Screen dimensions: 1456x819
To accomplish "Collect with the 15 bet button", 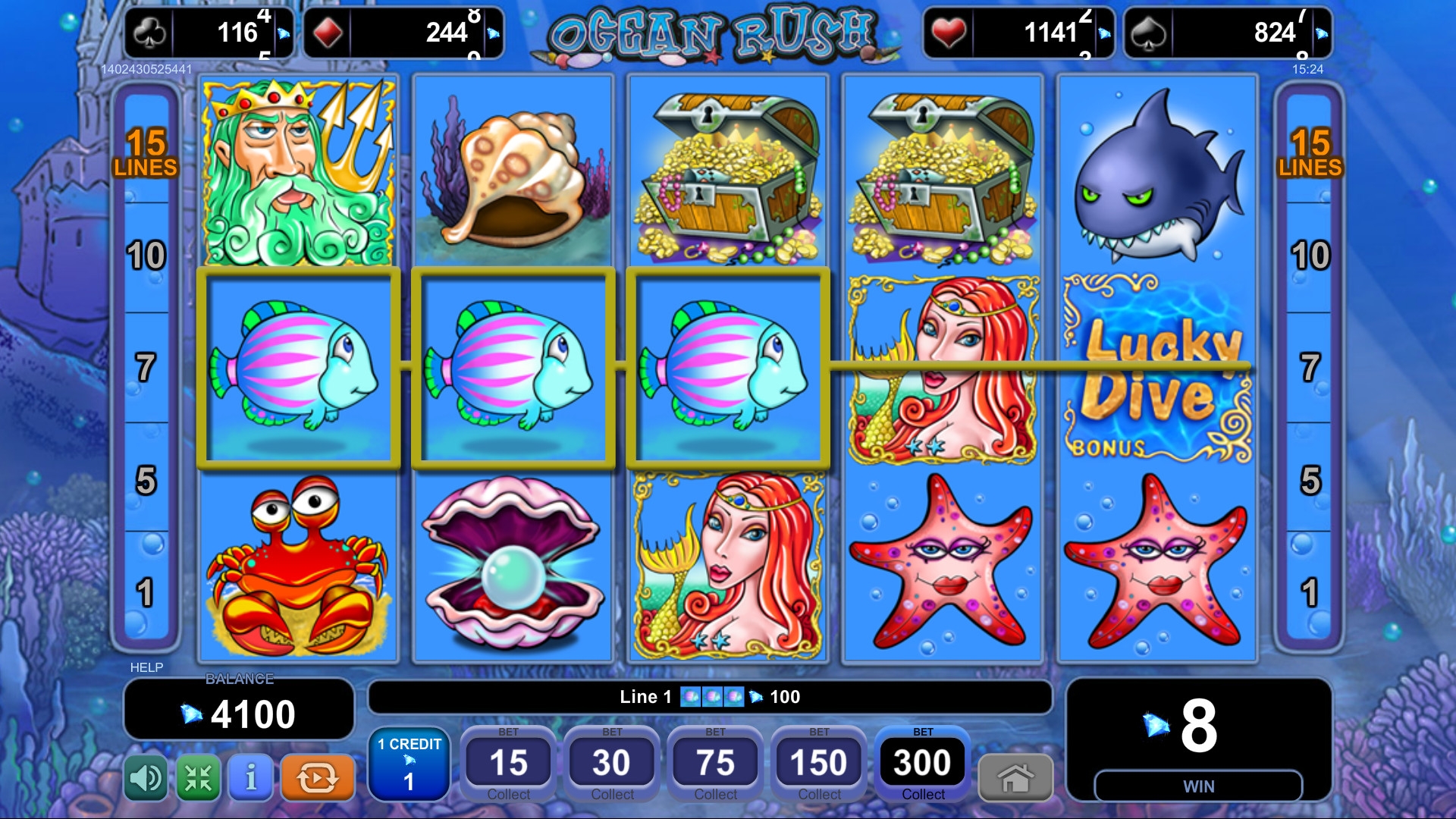I will [508, 764].
